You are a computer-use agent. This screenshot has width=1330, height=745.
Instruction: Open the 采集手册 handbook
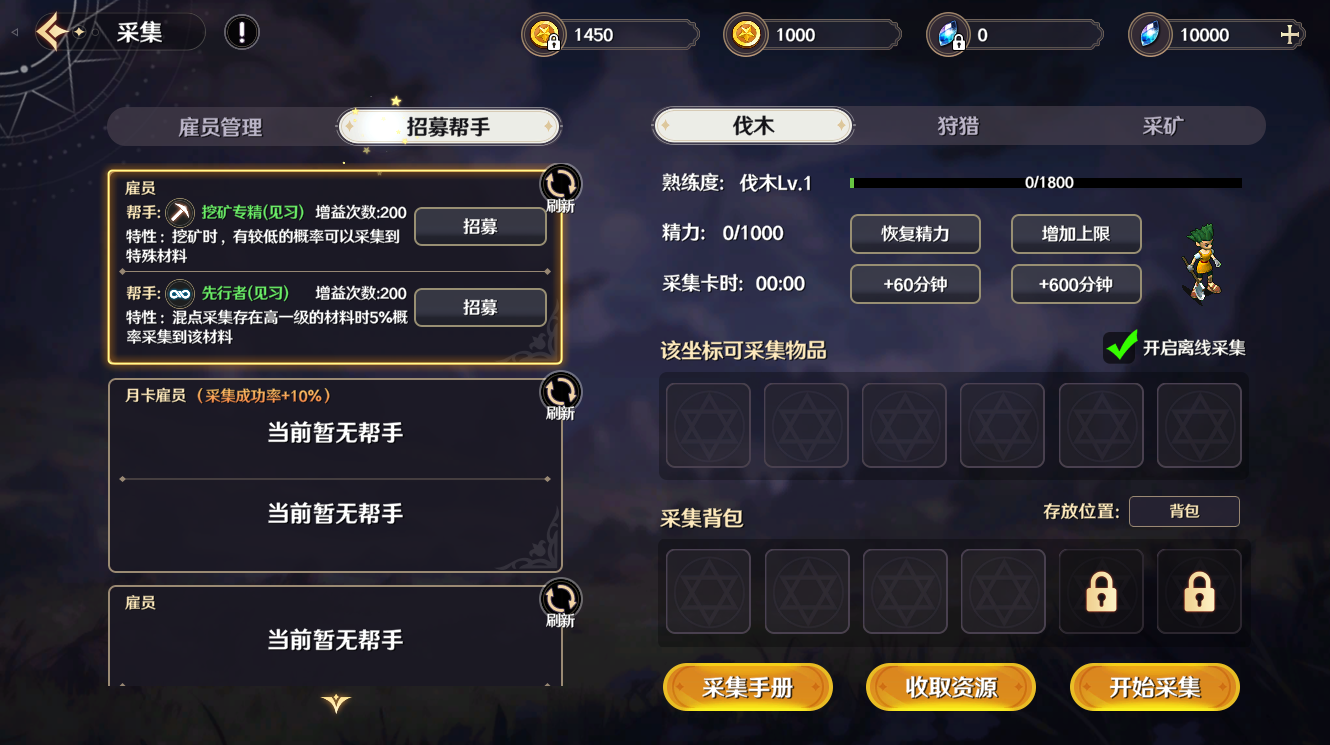pos(748,688)
